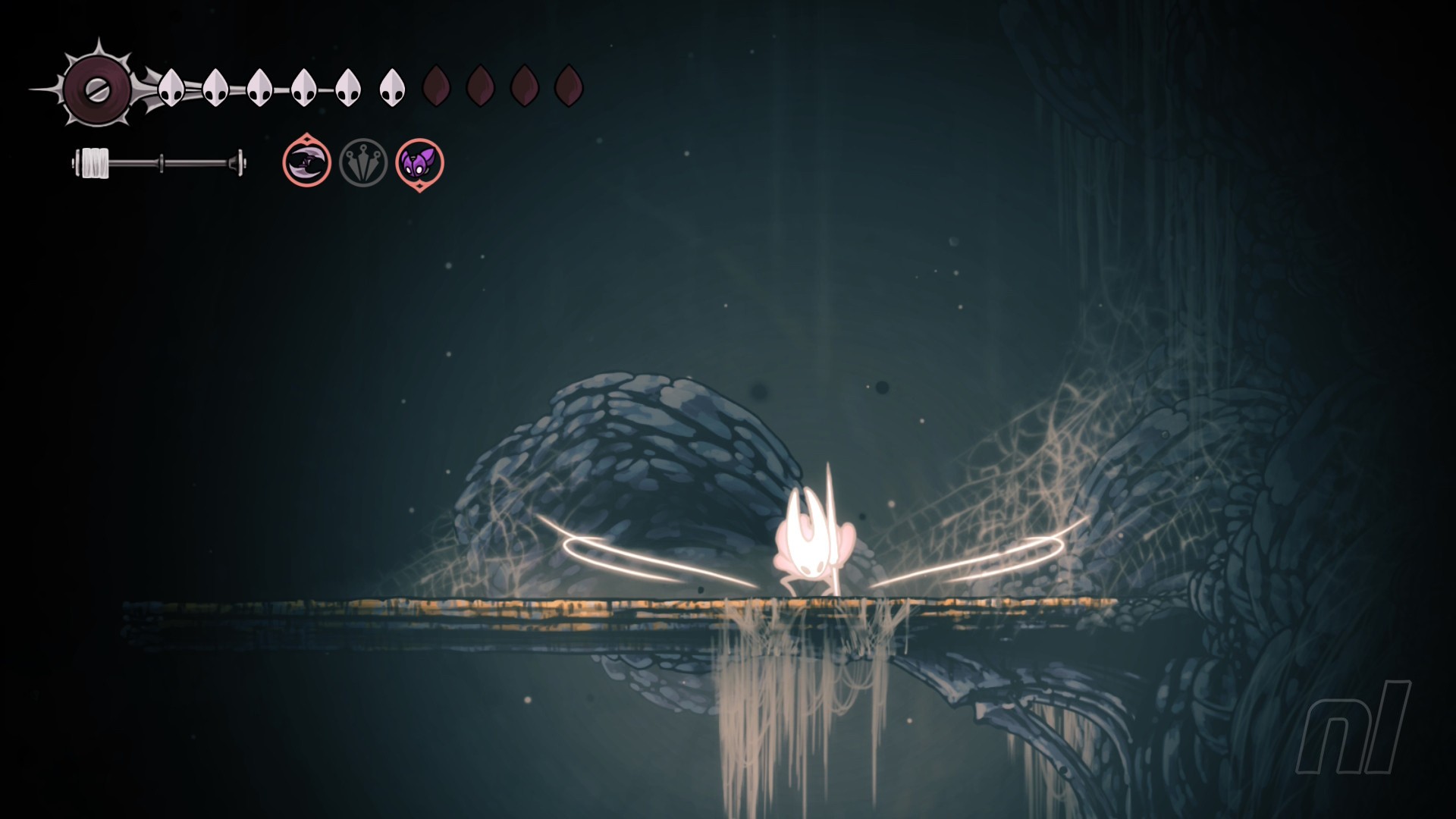The image size is (1456, 819).
Task: Click the spiked crest emblem in the HUD
Action: [97, 90]
